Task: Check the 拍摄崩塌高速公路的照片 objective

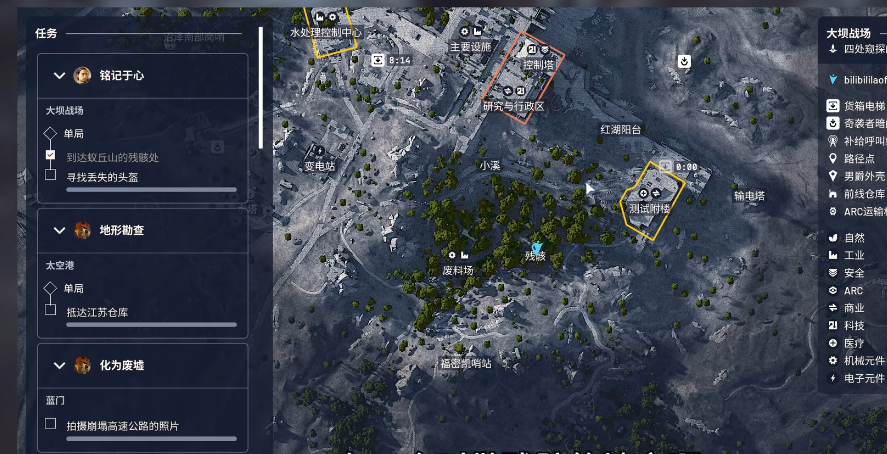Action: tap(50, 424)
